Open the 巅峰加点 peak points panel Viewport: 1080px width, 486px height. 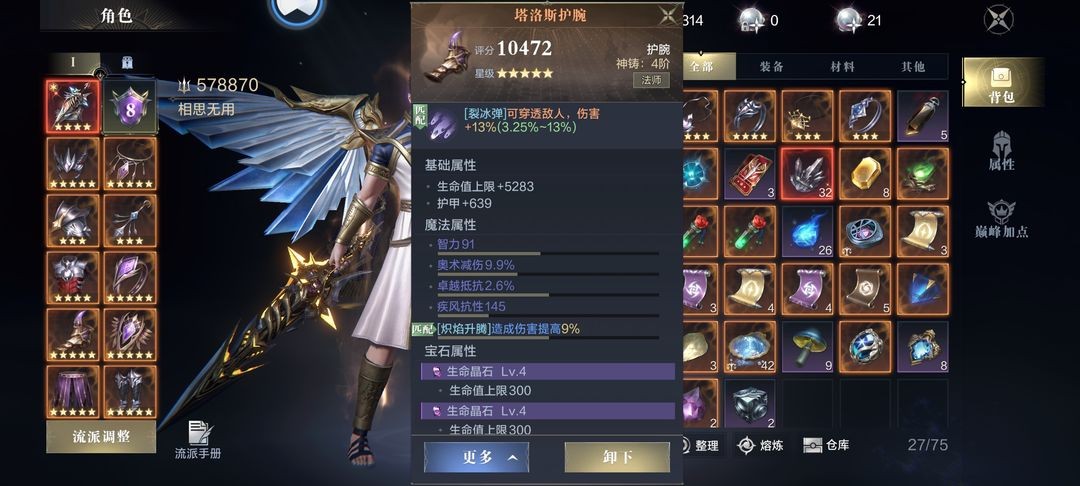pyautogui.click(x=1002, y=219)
